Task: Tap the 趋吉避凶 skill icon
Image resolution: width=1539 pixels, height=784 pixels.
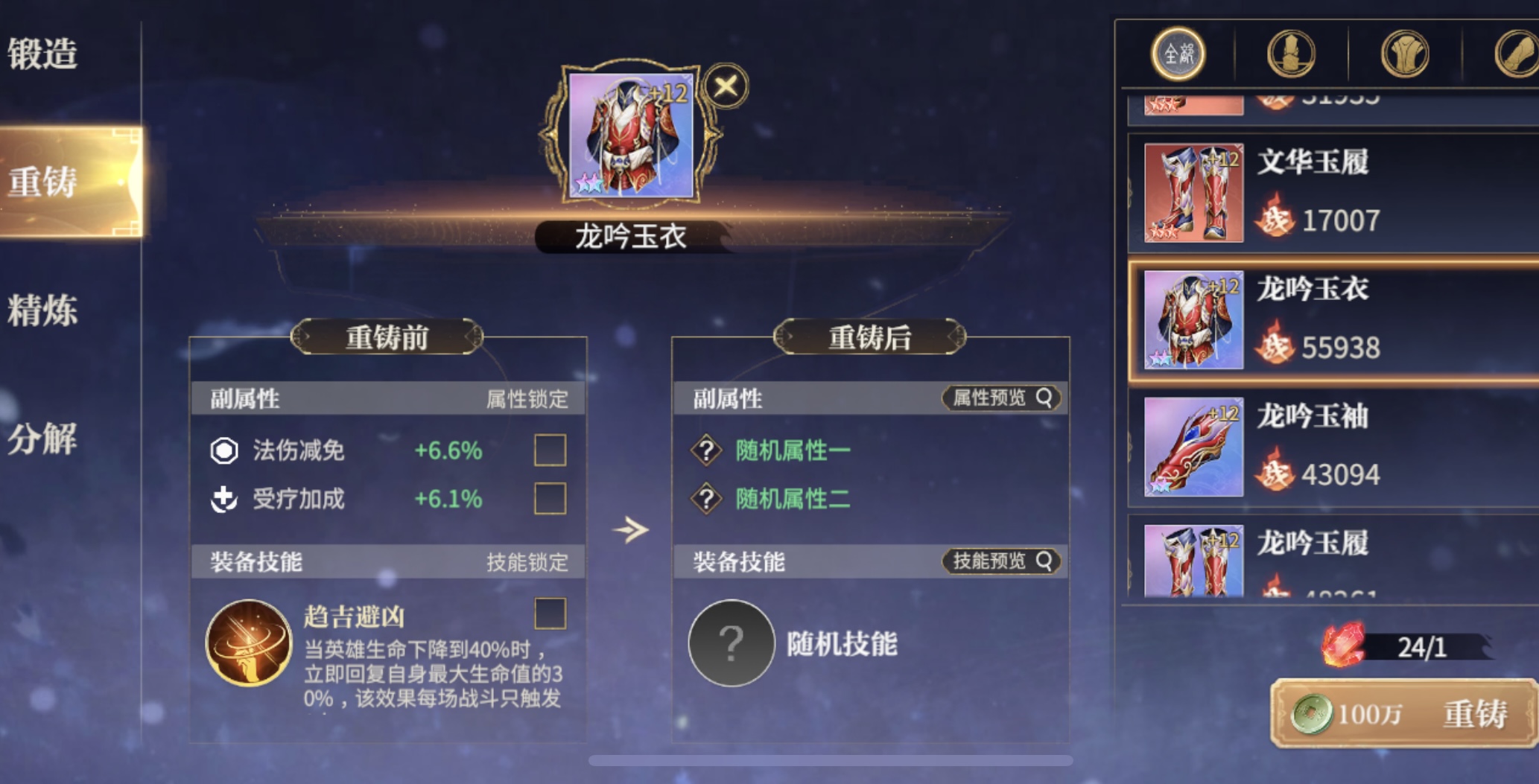Action: [249, 643]
